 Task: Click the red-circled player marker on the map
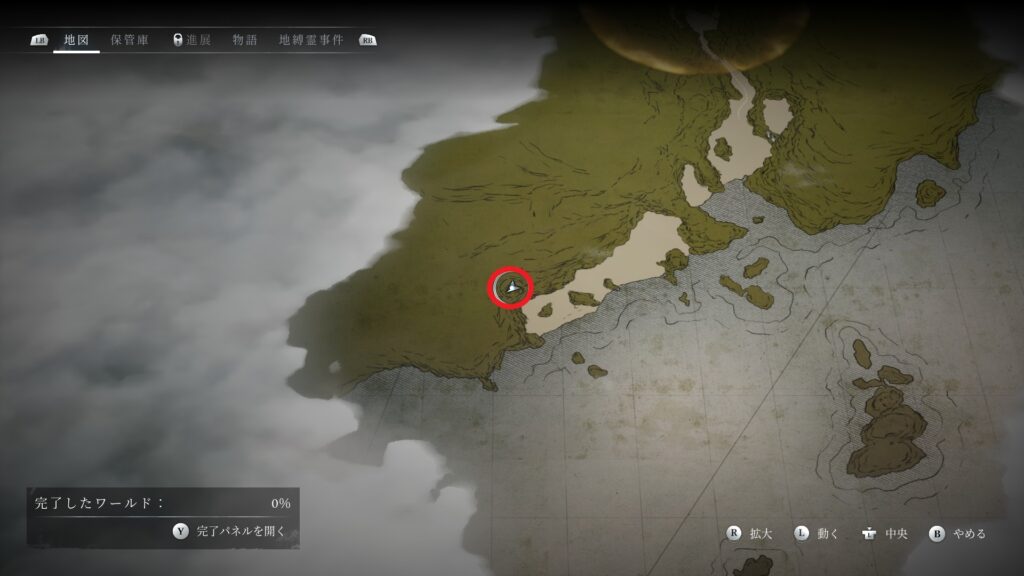[511, 288]
